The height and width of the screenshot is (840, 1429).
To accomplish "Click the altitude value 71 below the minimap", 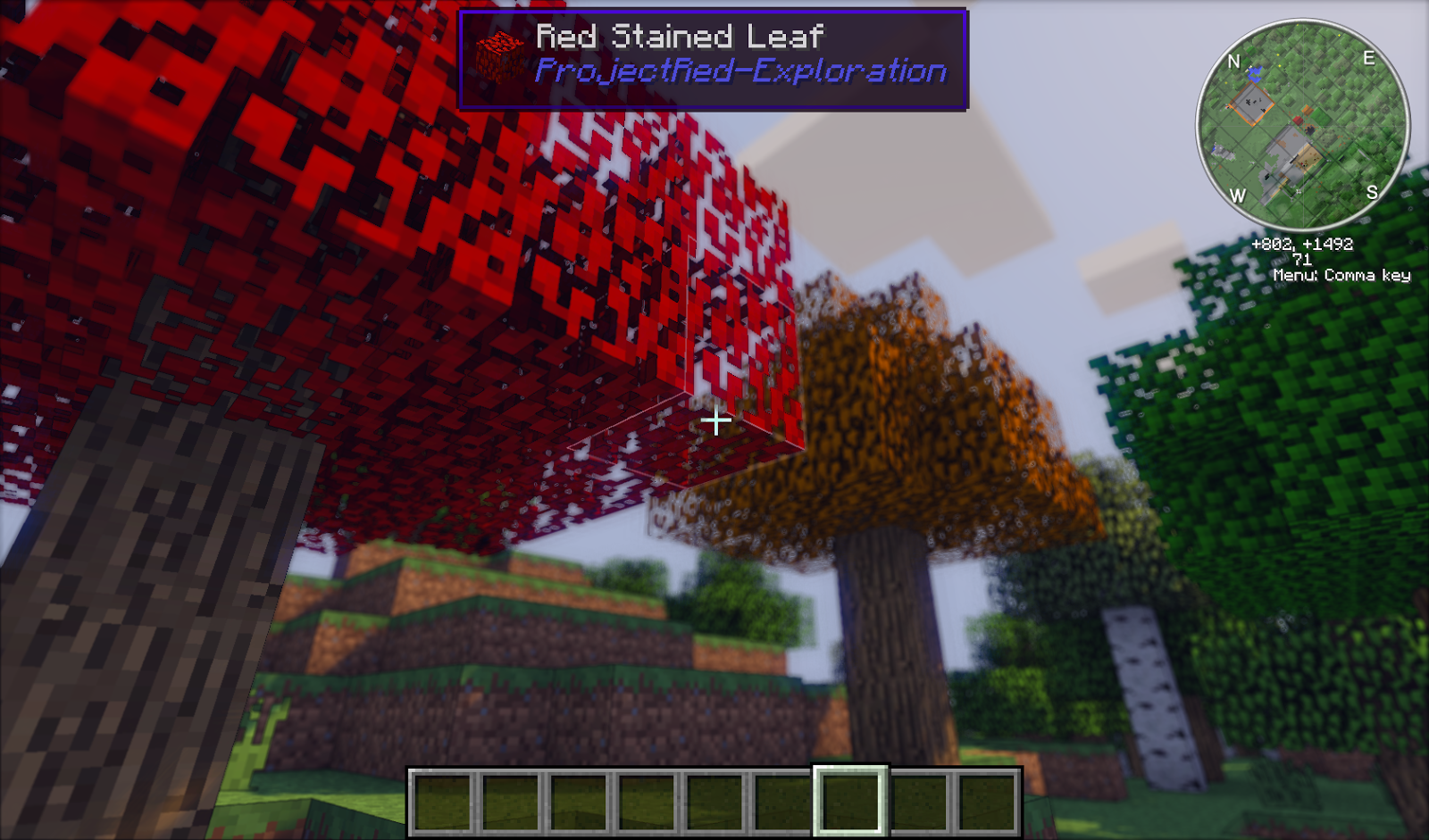I will (x=1302, y=258).
